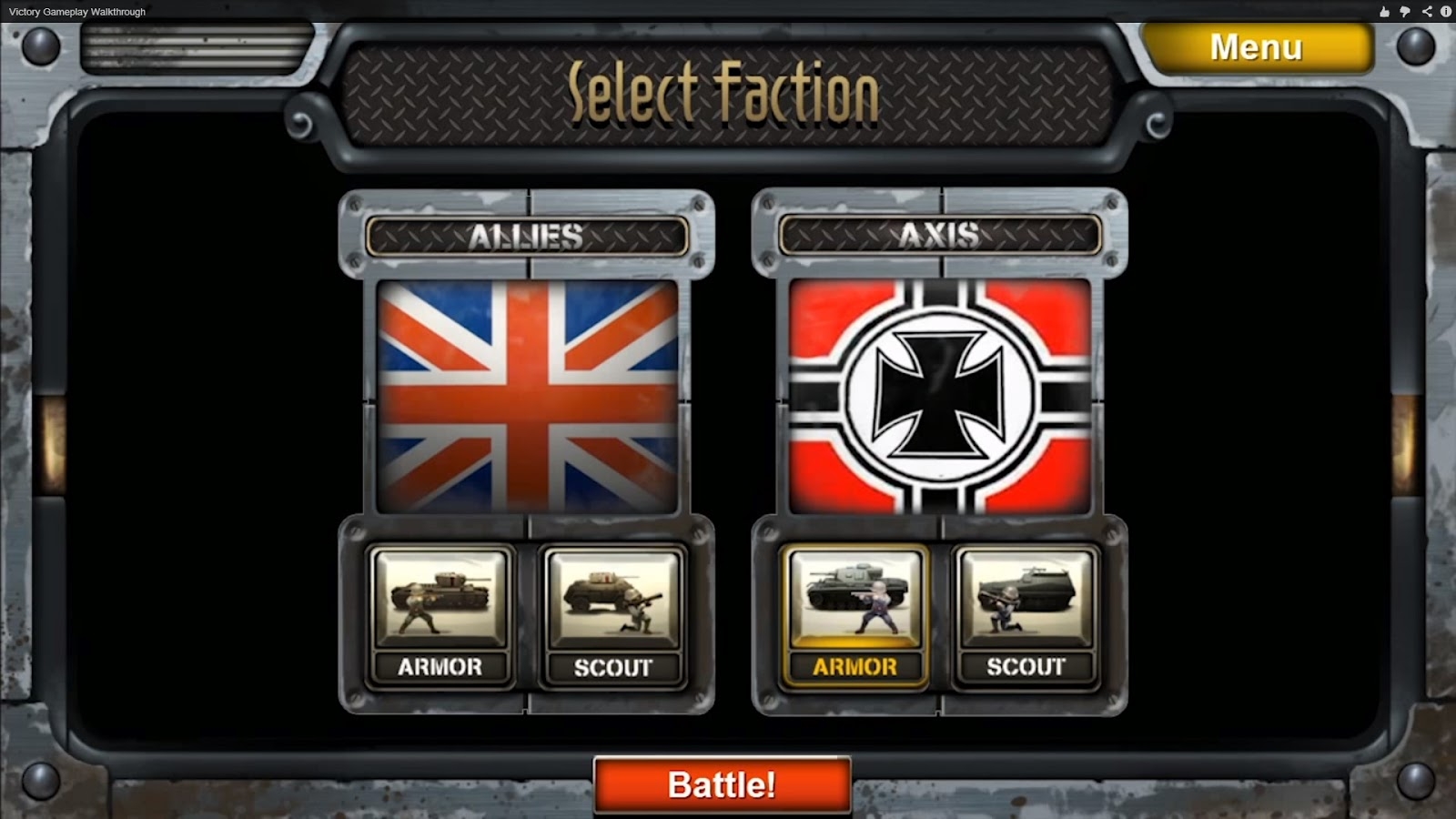
Task: Pick the Axis iron cross flag
Action: click(x=940, y=397)
